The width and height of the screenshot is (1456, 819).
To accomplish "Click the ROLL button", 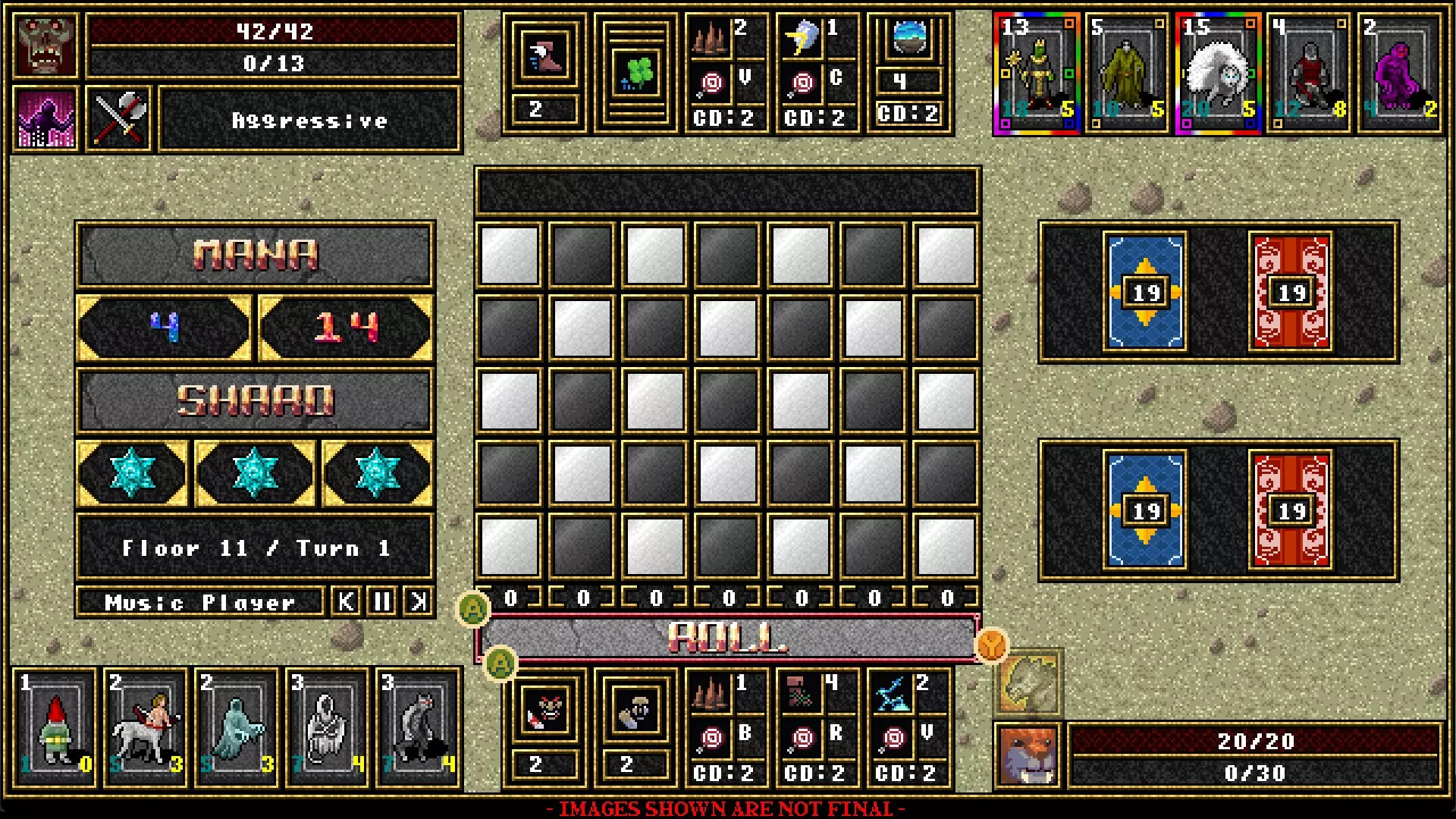I will [x=726, y=638].
